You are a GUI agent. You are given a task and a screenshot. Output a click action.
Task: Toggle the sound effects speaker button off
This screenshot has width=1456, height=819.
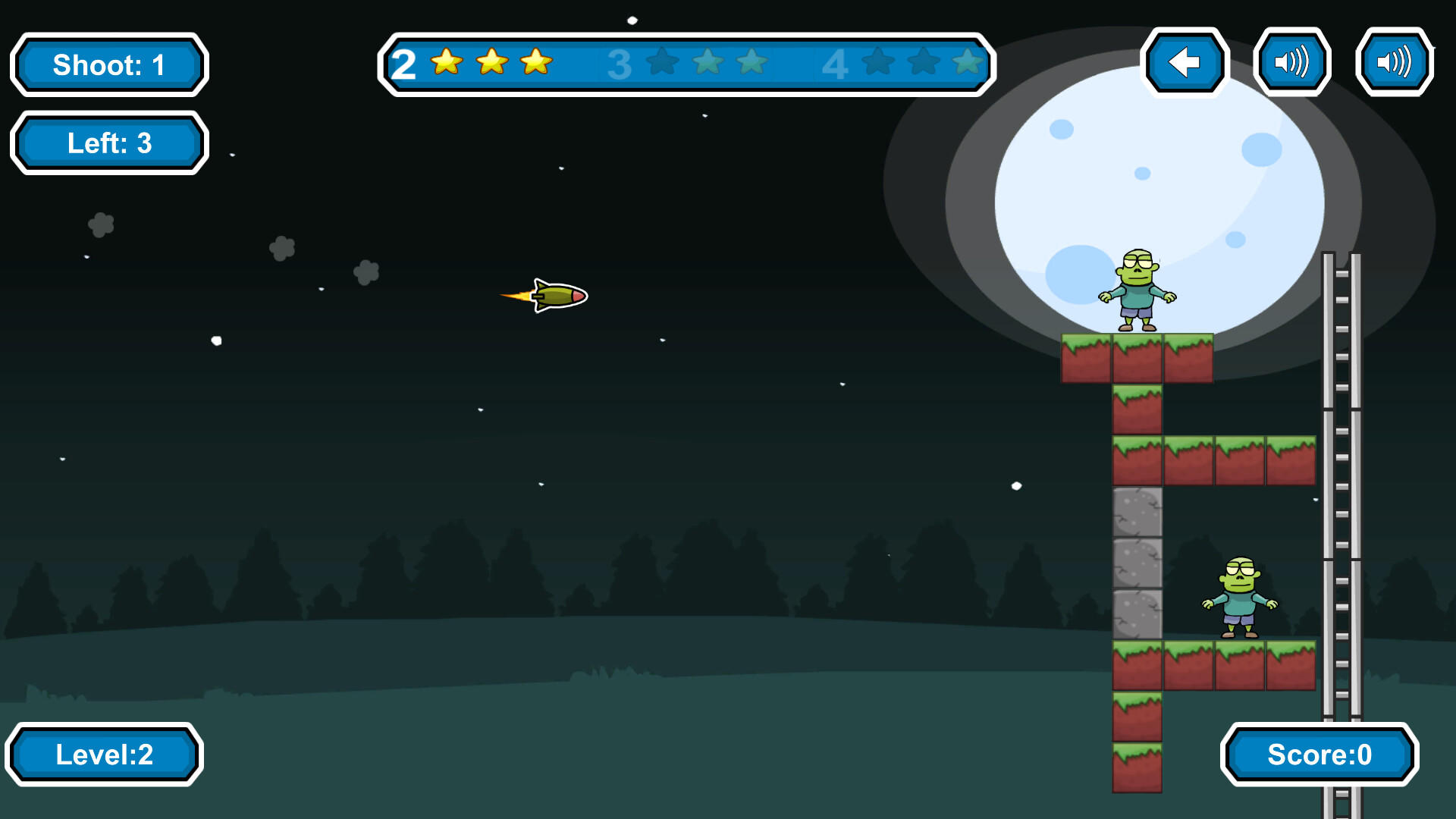[1394, 63]
